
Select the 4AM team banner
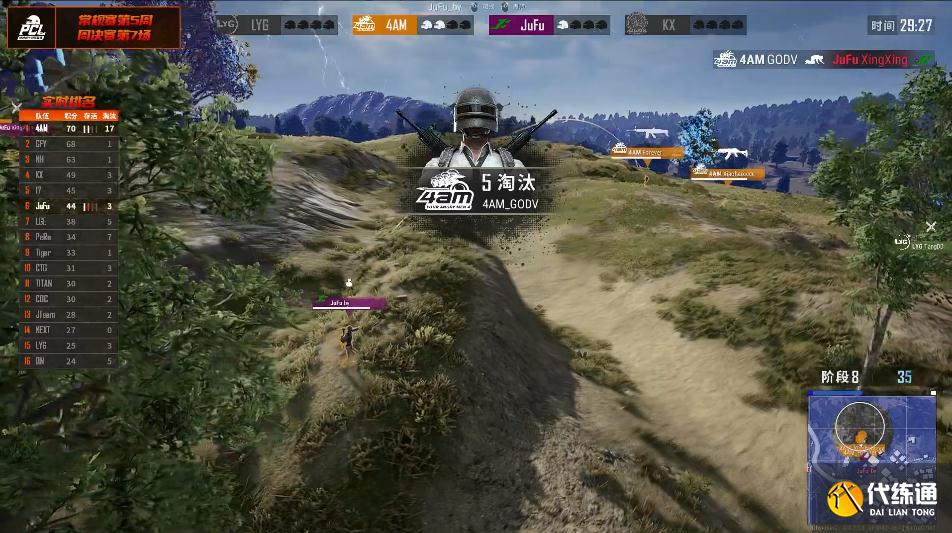(413, 25)
